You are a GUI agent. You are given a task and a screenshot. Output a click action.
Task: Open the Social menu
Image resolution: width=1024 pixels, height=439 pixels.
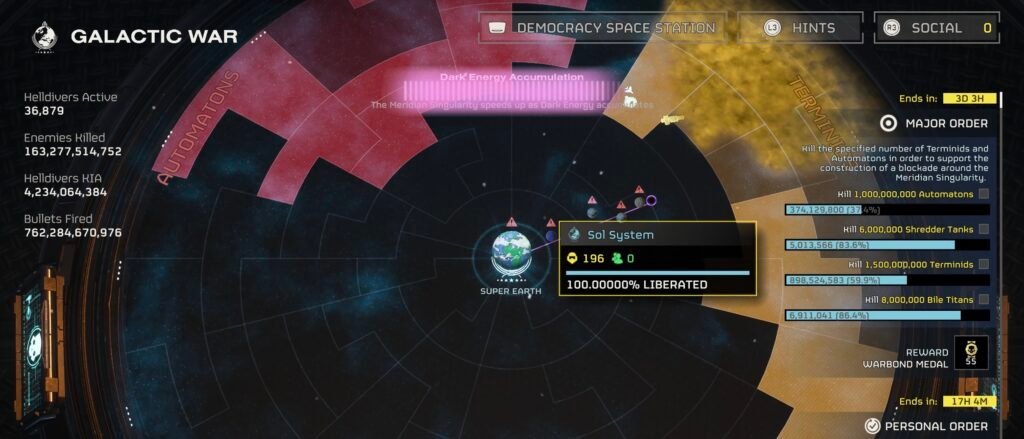936,28
